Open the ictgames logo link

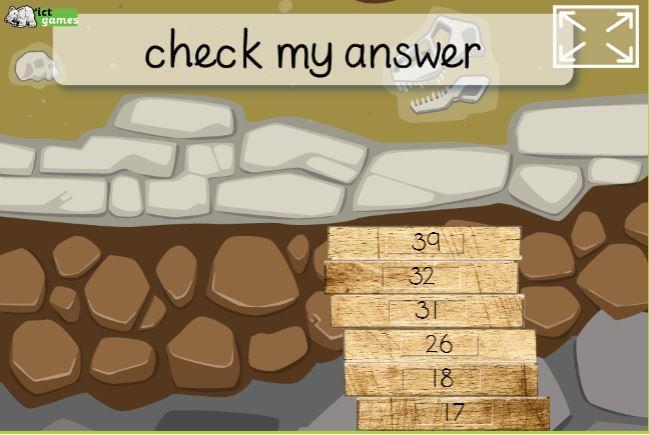pos(41,16)
